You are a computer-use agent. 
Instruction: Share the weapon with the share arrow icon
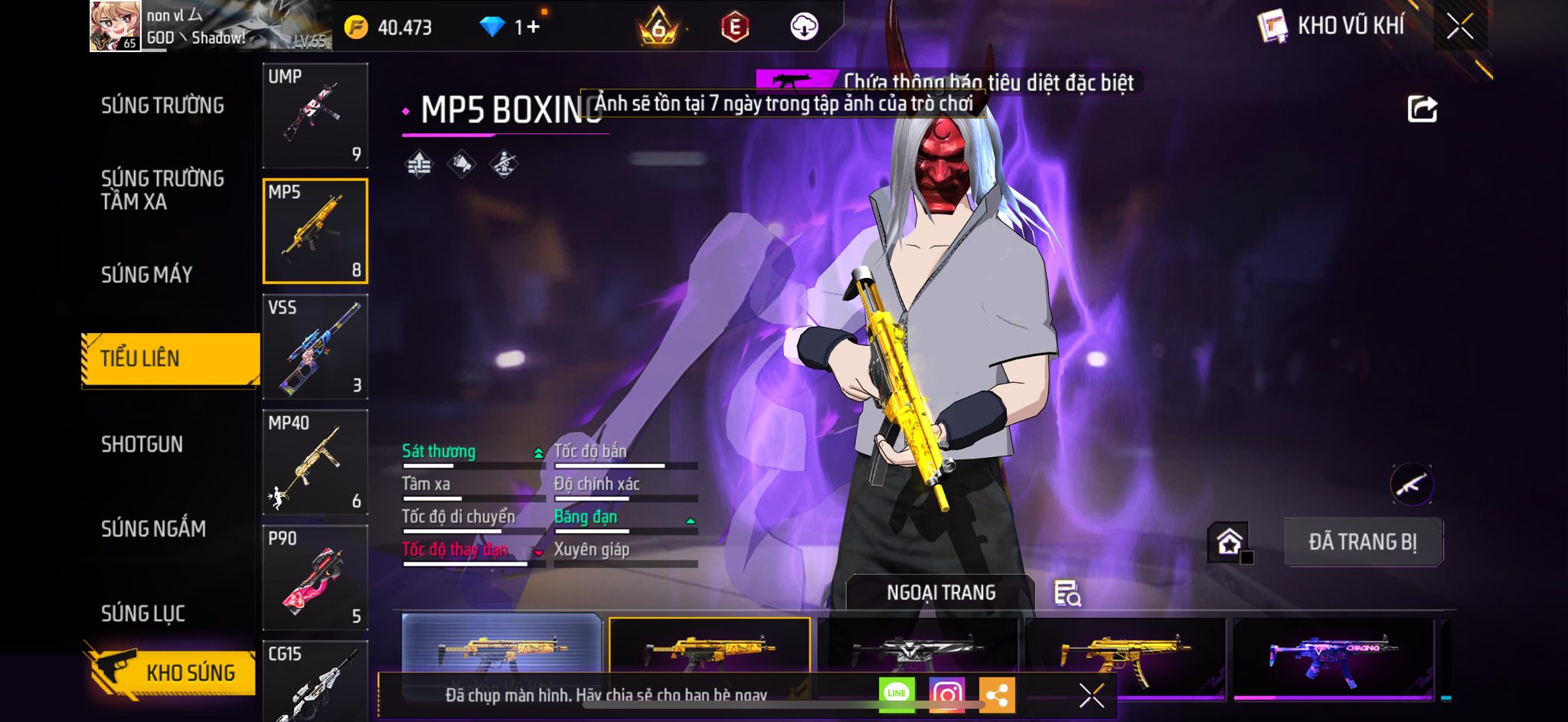pyautogui.click(x=1422, y=109)
